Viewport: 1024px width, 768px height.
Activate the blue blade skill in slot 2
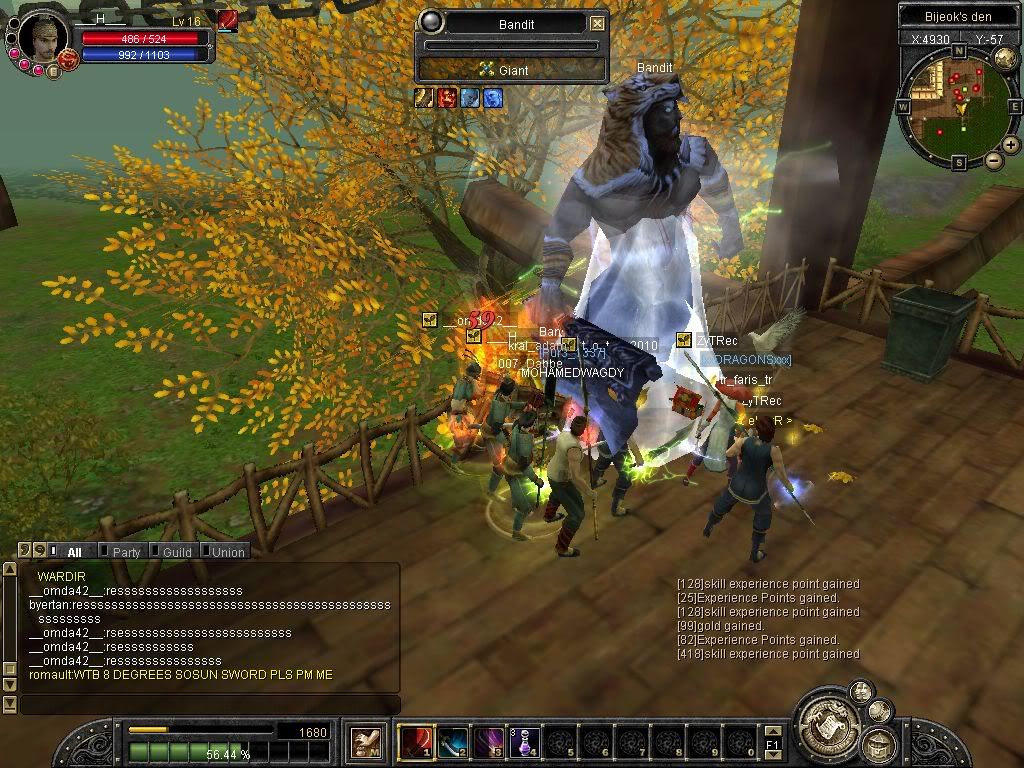click(x=452, y=742)
